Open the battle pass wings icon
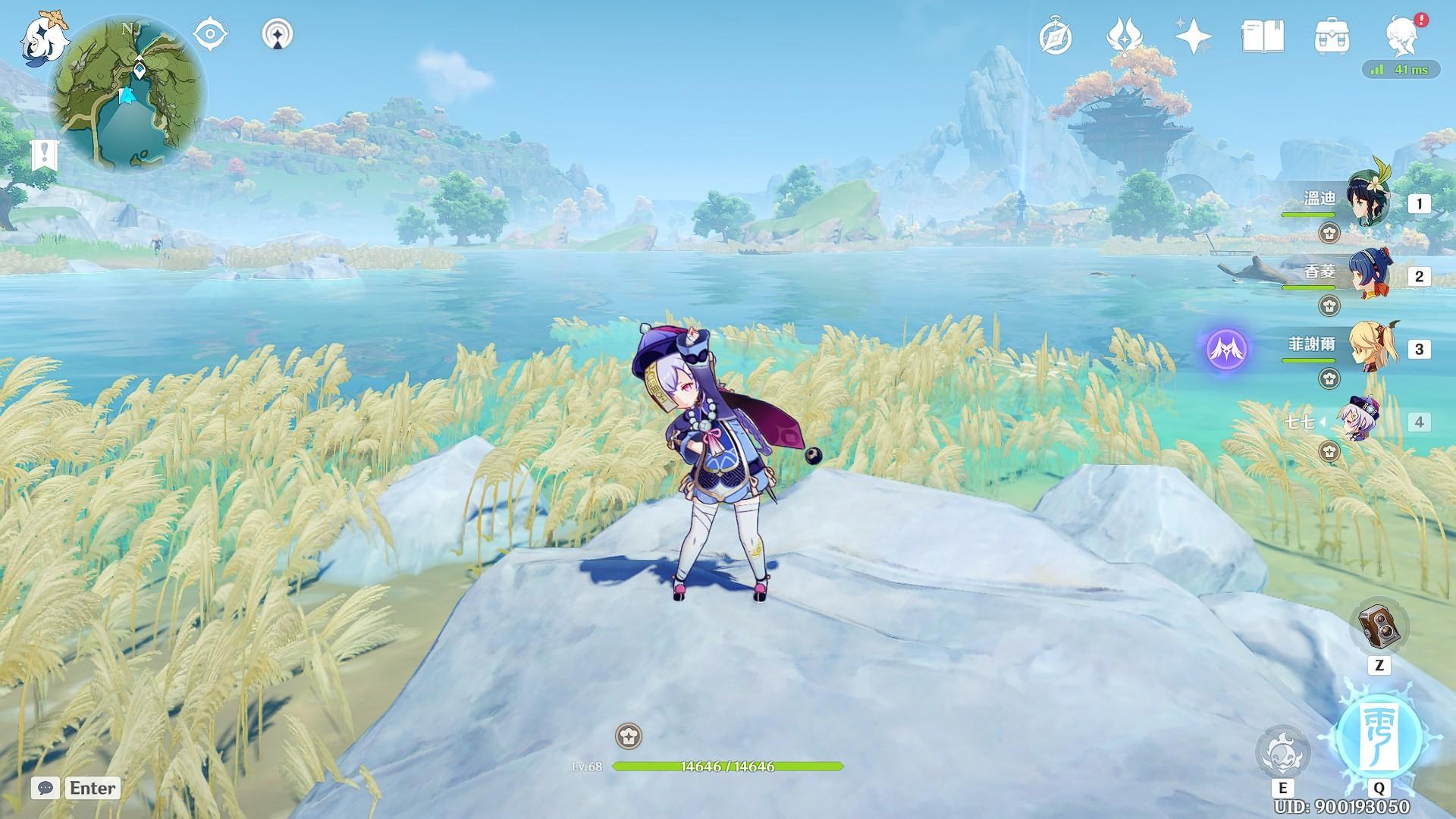1456x819 pixels. pyautogui.click(x=1123, y=36)
